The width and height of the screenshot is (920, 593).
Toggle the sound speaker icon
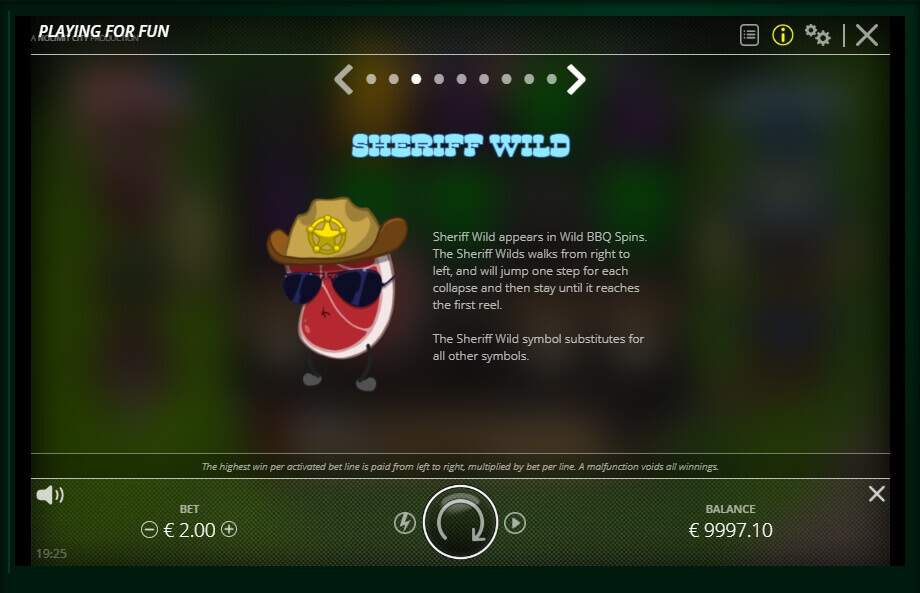pos(49,495)
